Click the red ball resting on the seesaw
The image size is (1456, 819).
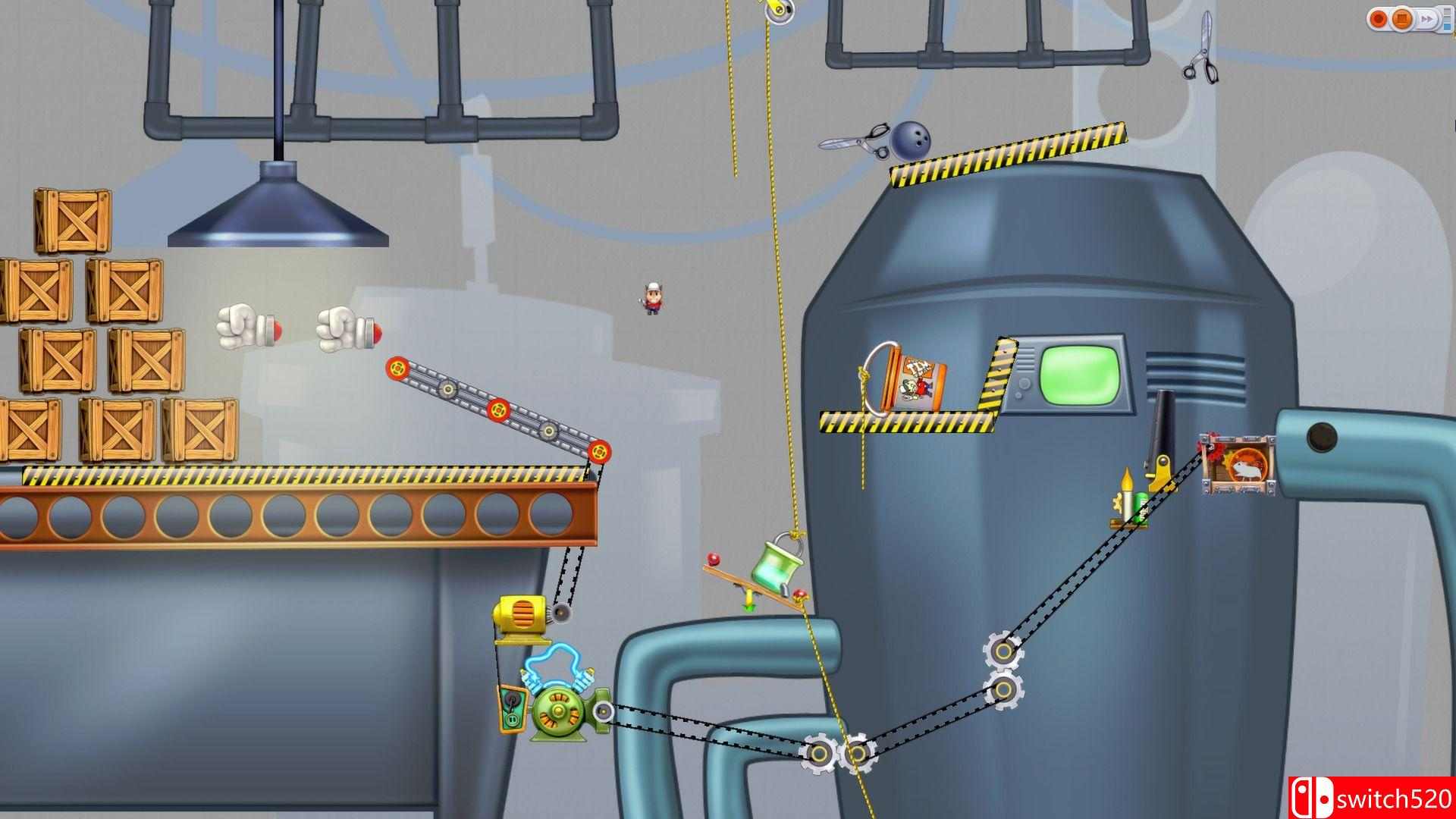[714, 558]
